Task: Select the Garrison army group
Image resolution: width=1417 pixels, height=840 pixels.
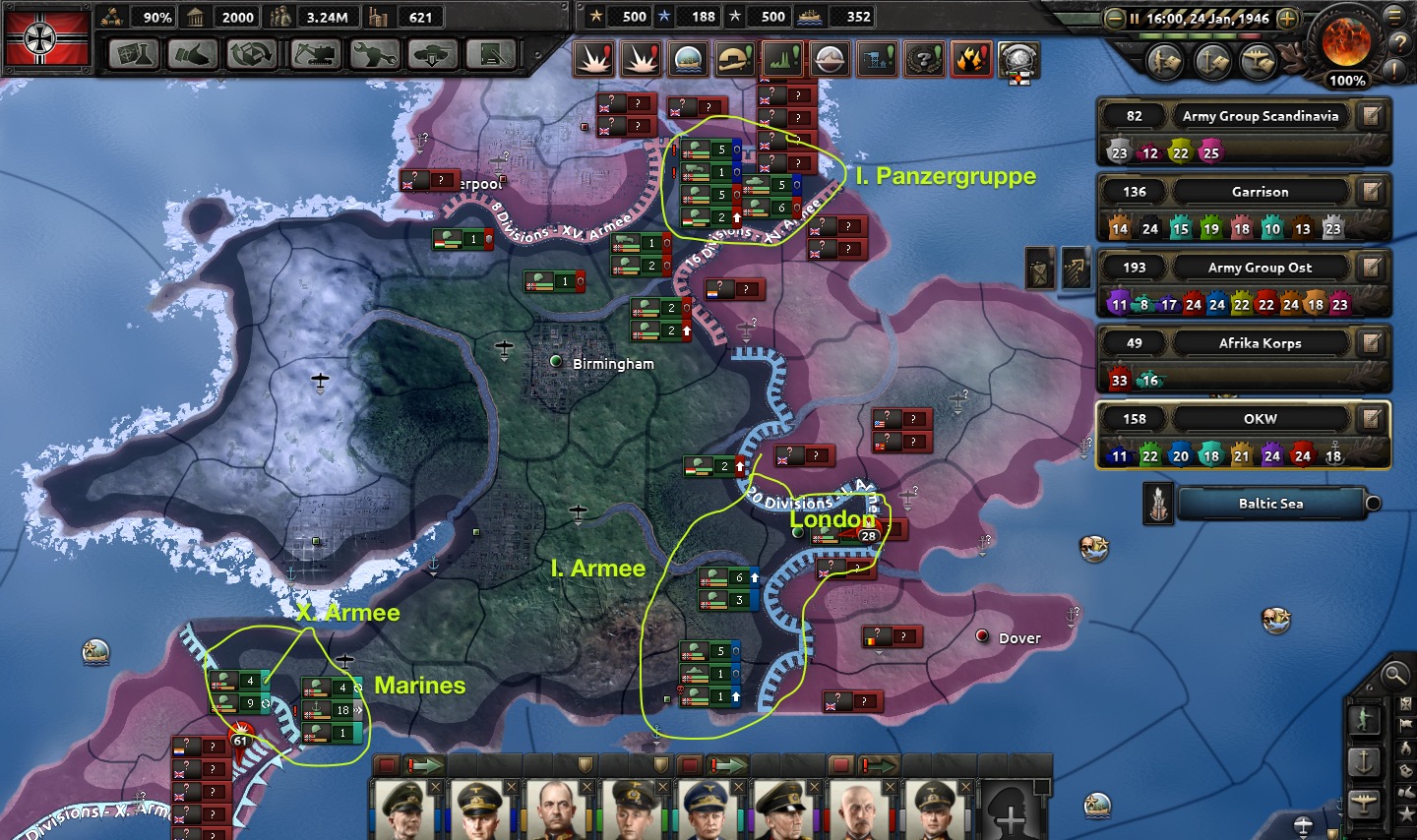Action: (1260, 192)
